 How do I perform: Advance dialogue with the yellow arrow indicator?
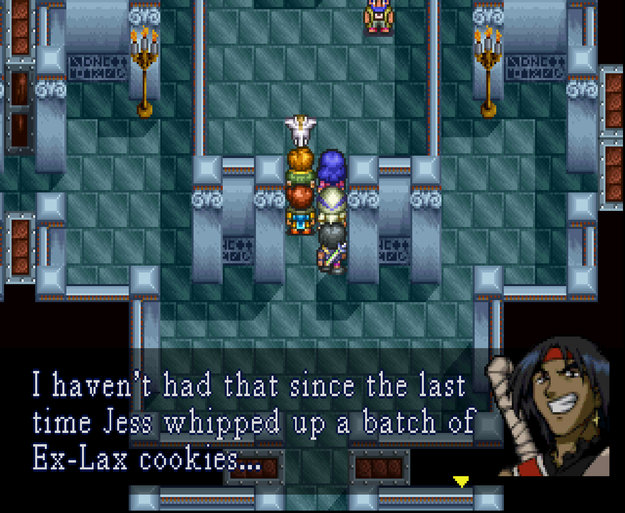461,482
